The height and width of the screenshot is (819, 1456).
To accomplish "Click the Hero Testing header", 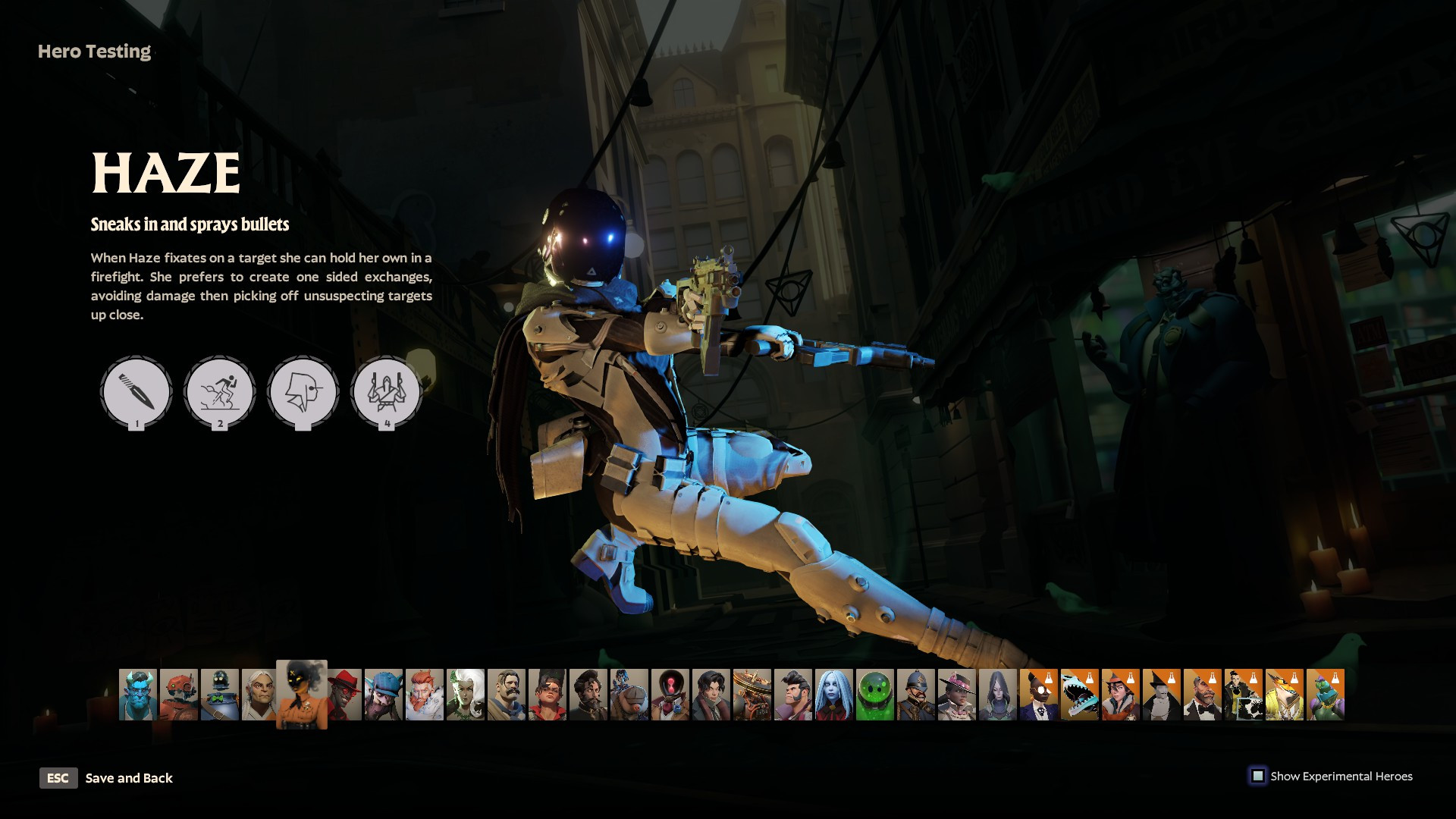I will click(x=93, y=52).
